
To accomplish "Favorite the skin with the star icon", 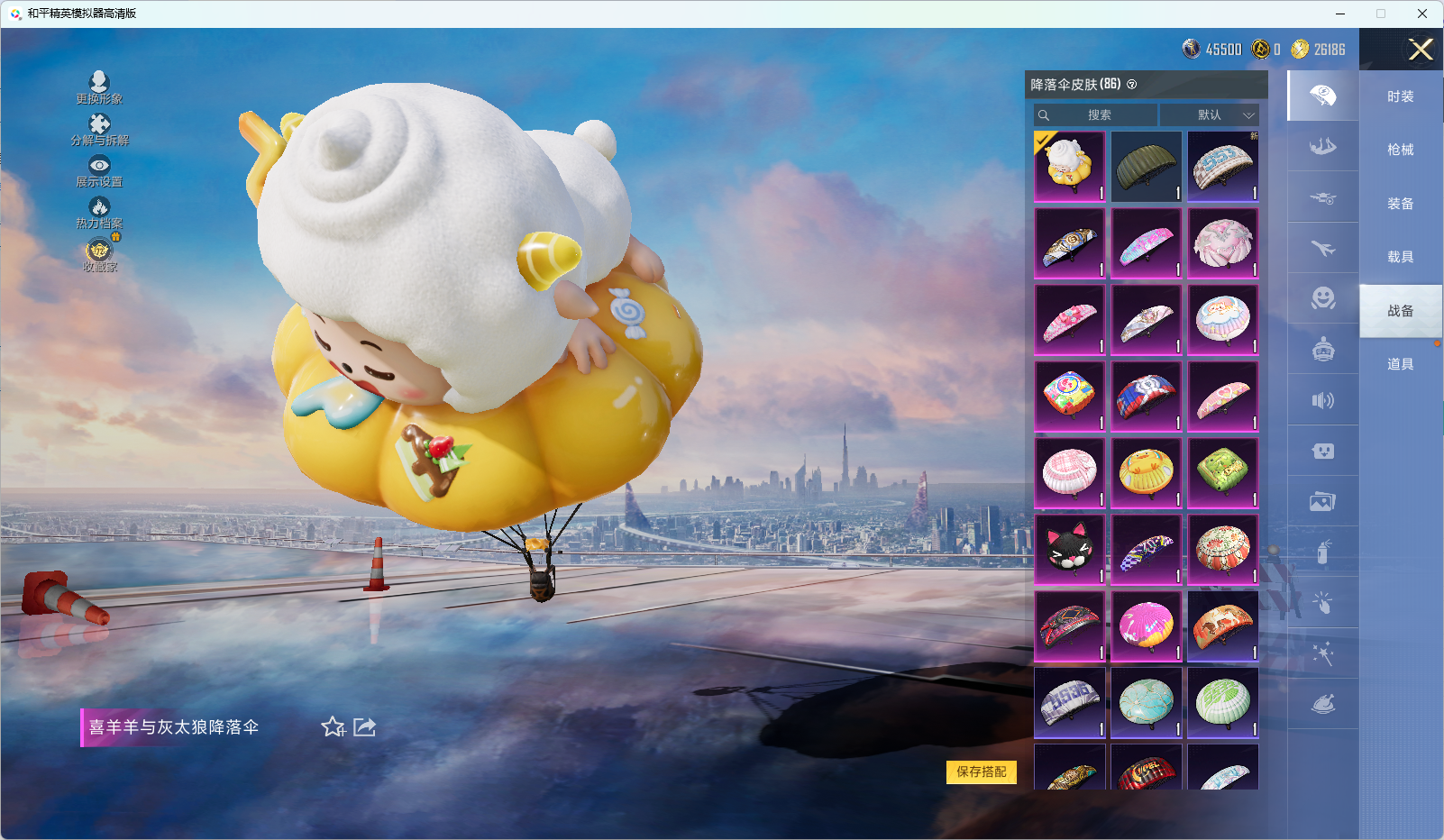I will click(x=334, y=726).
